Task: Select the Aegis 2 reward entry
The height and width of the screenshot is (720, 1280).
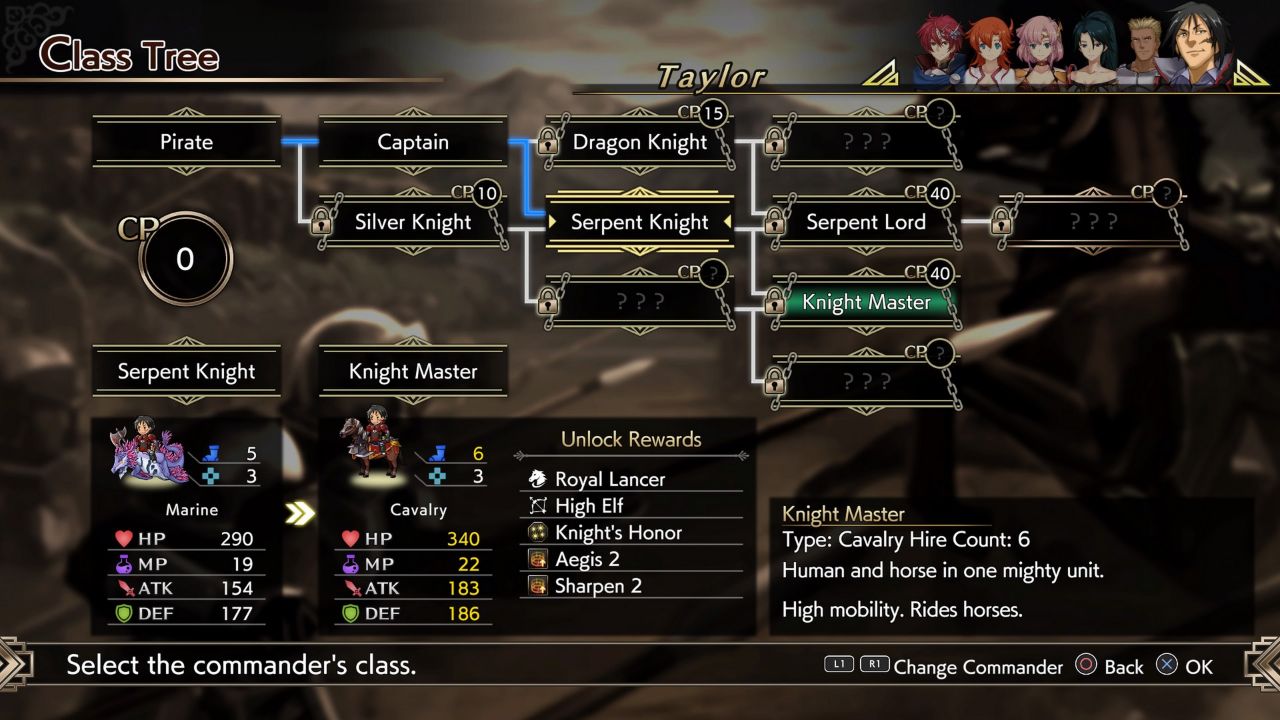Action: (x=587, y=559)
